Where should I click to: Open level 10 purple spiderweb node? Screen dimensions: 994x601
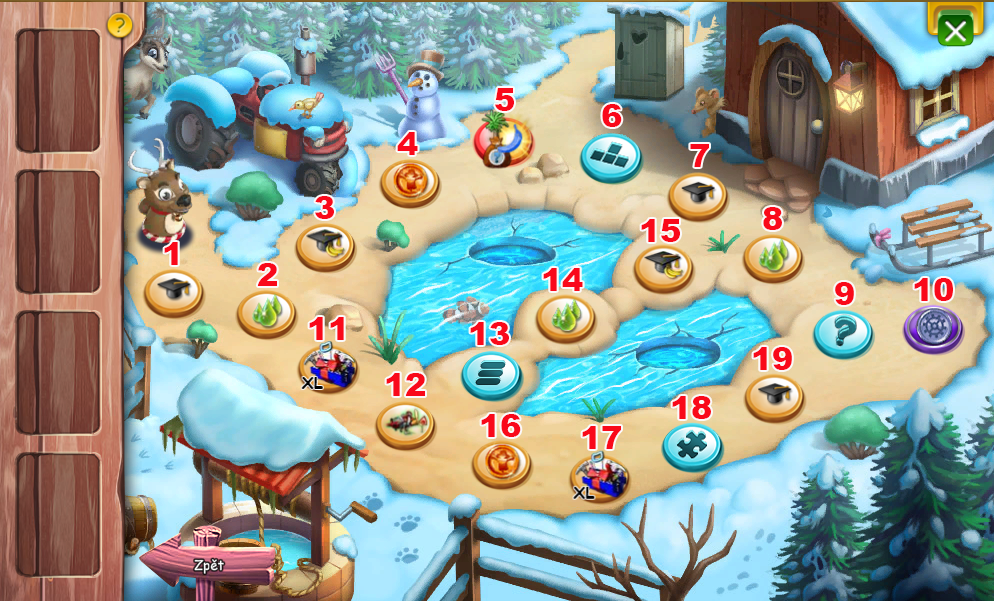[933, 327]
